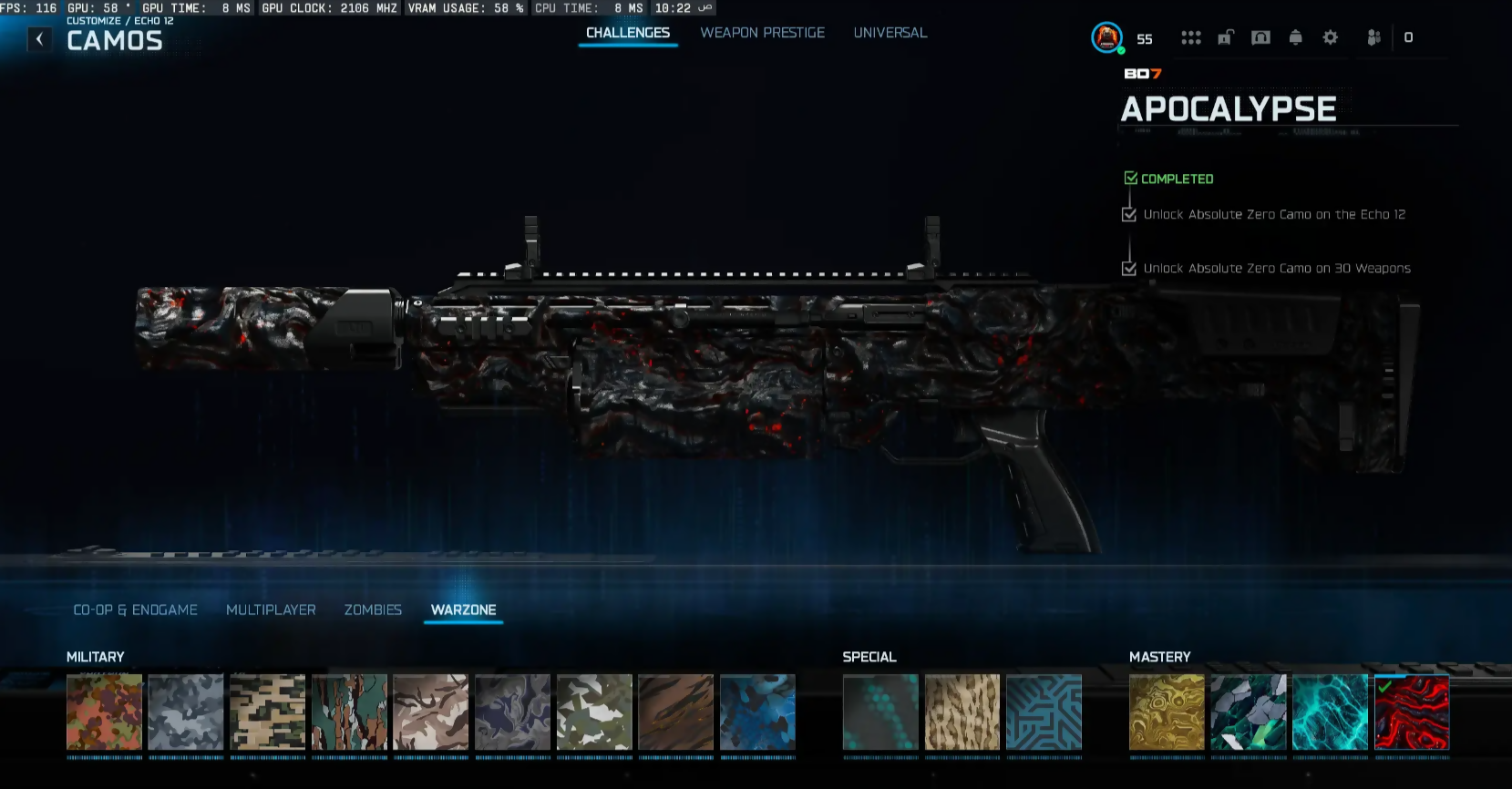Select the Warzone camo category
The height and width of the screenshot is (789, 1512).
point(463,610)
